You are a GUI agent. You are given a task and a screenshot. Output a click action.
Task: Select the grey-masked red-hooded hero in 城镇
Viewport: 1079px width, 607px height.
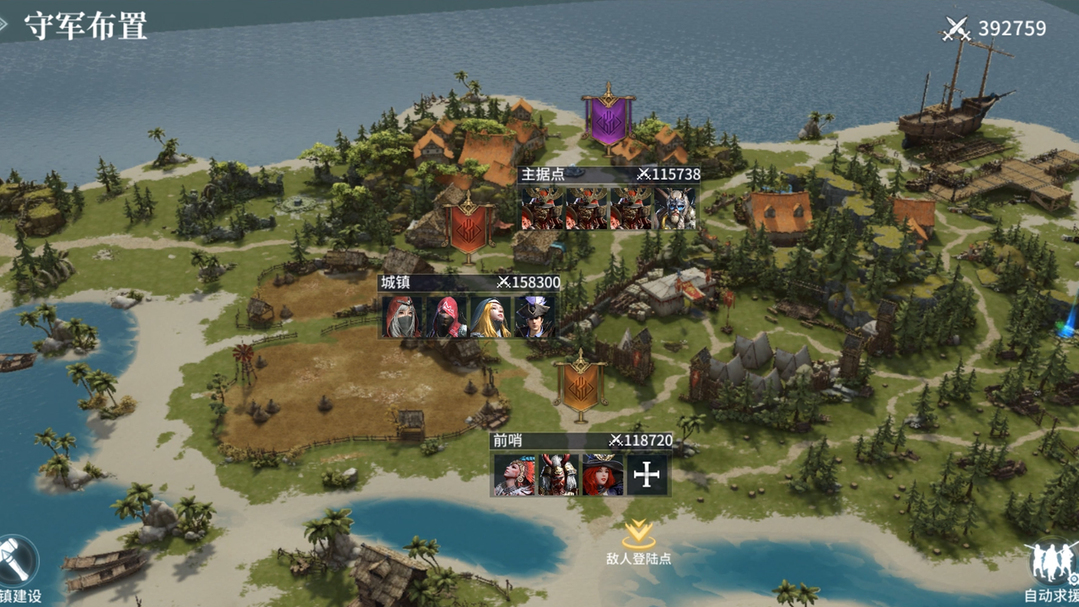(402, 317)
